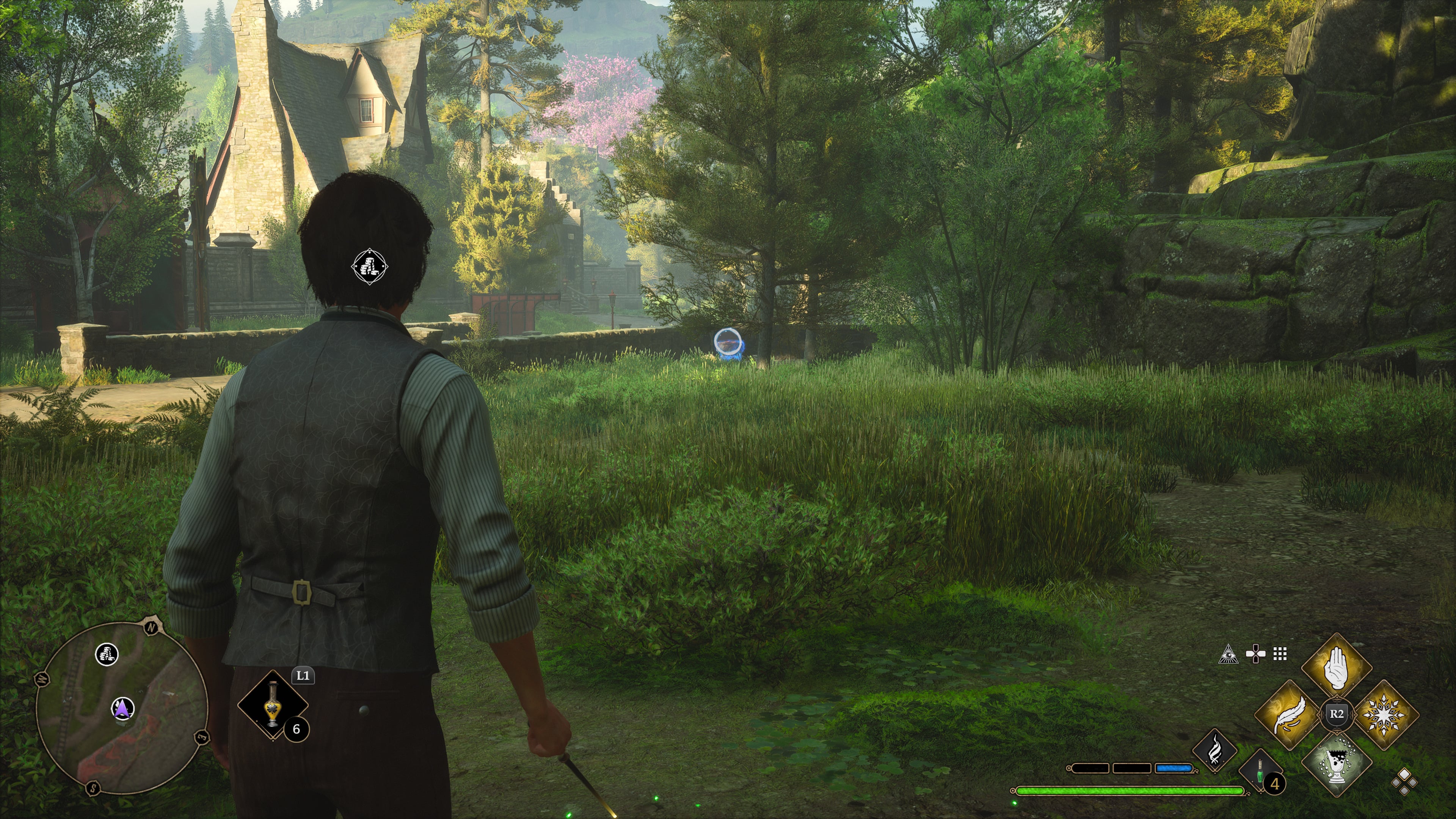
Task: Select the floating coin stack waypoint marker
Action: (369, 266)
